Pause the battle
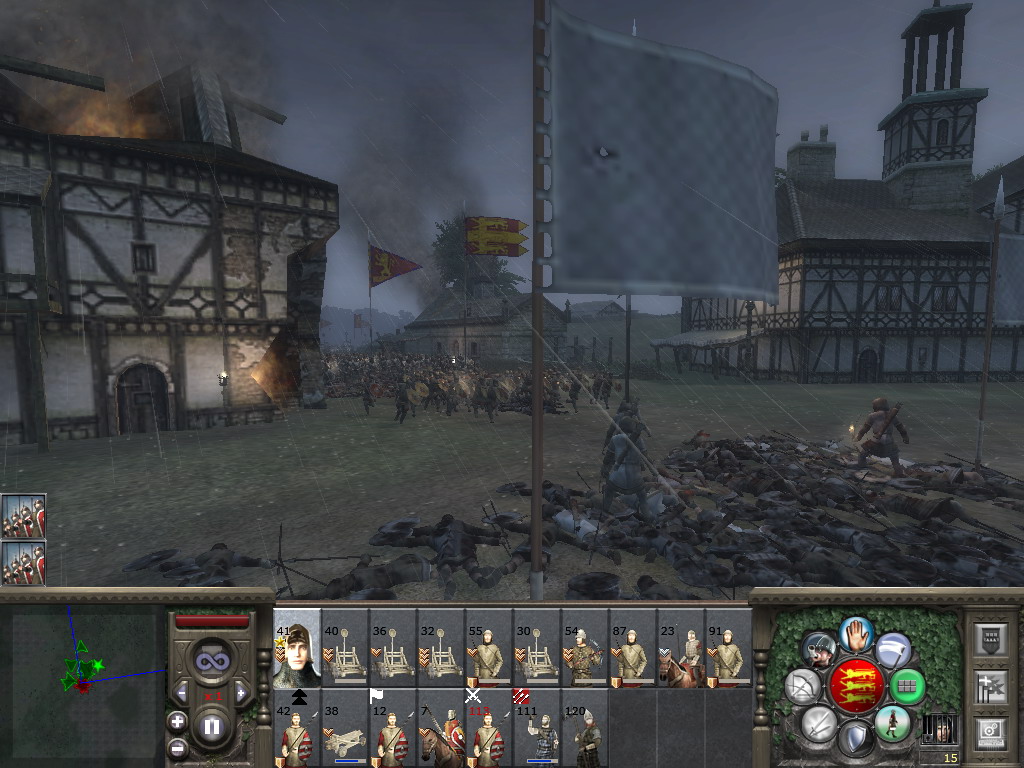The height and width of the screenshot is (768, 1024). (x=211, y=727)
